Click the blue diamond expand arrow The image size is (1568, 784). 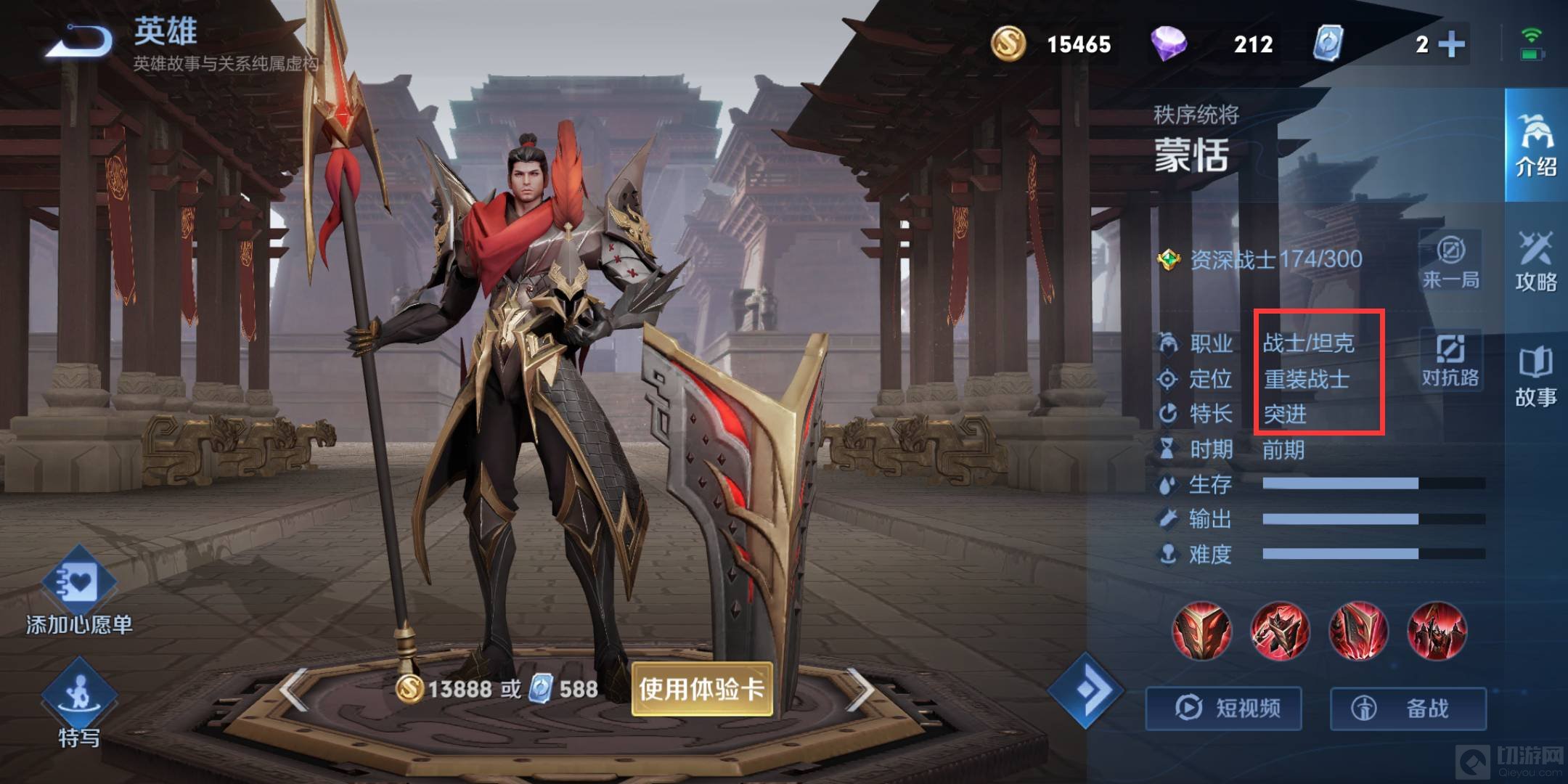point(1085,690)
